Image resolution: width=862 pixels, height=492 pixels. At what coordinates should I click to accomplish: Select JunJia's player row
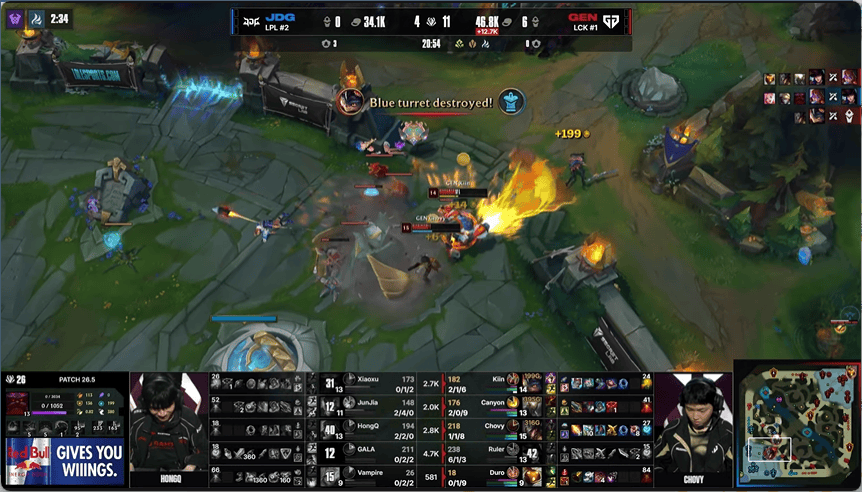click(x=368, y=405)
